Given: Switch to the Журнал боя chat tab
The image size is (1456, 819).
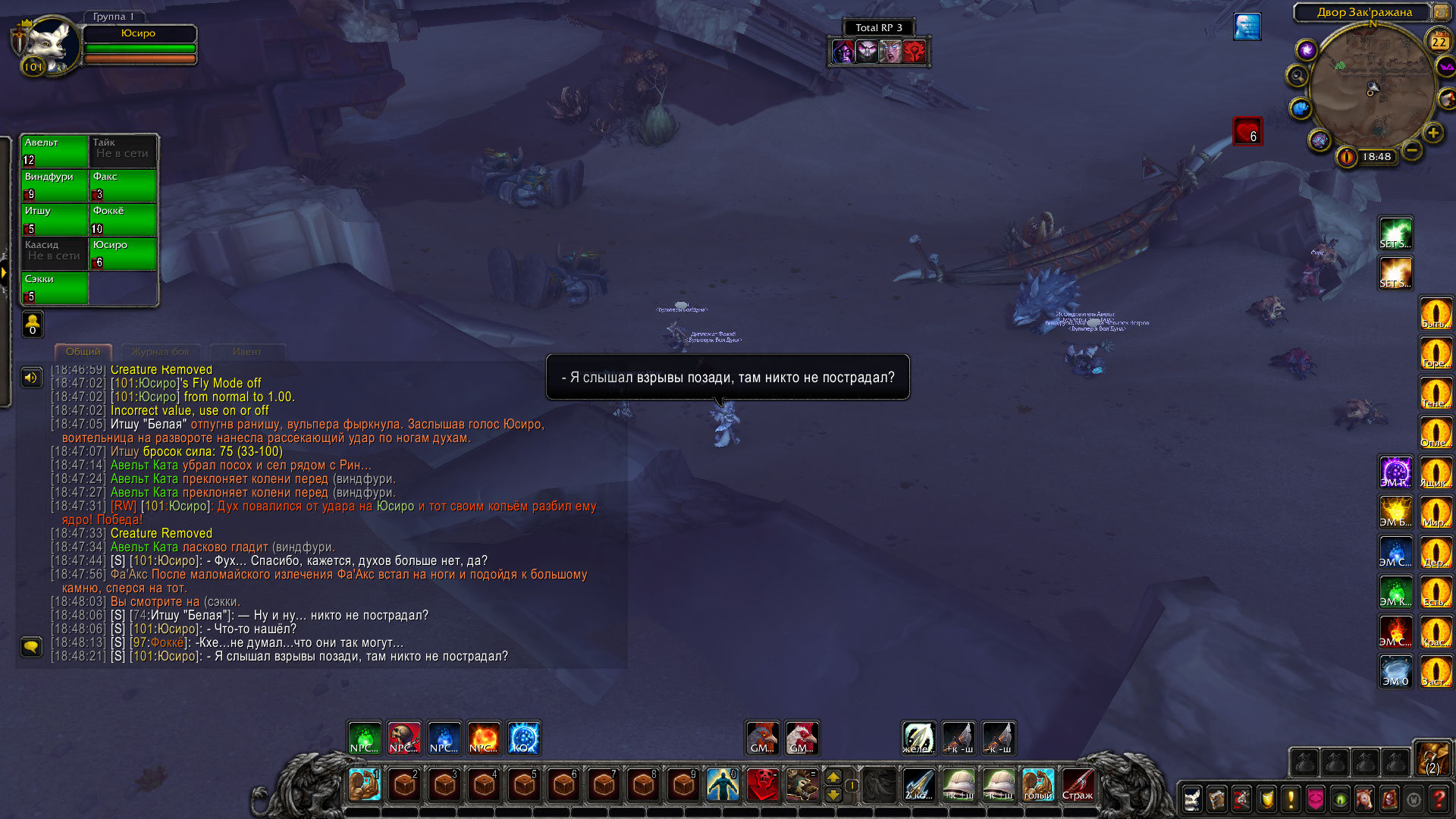Looking at the screenshot, I should (x=160, y=352).
